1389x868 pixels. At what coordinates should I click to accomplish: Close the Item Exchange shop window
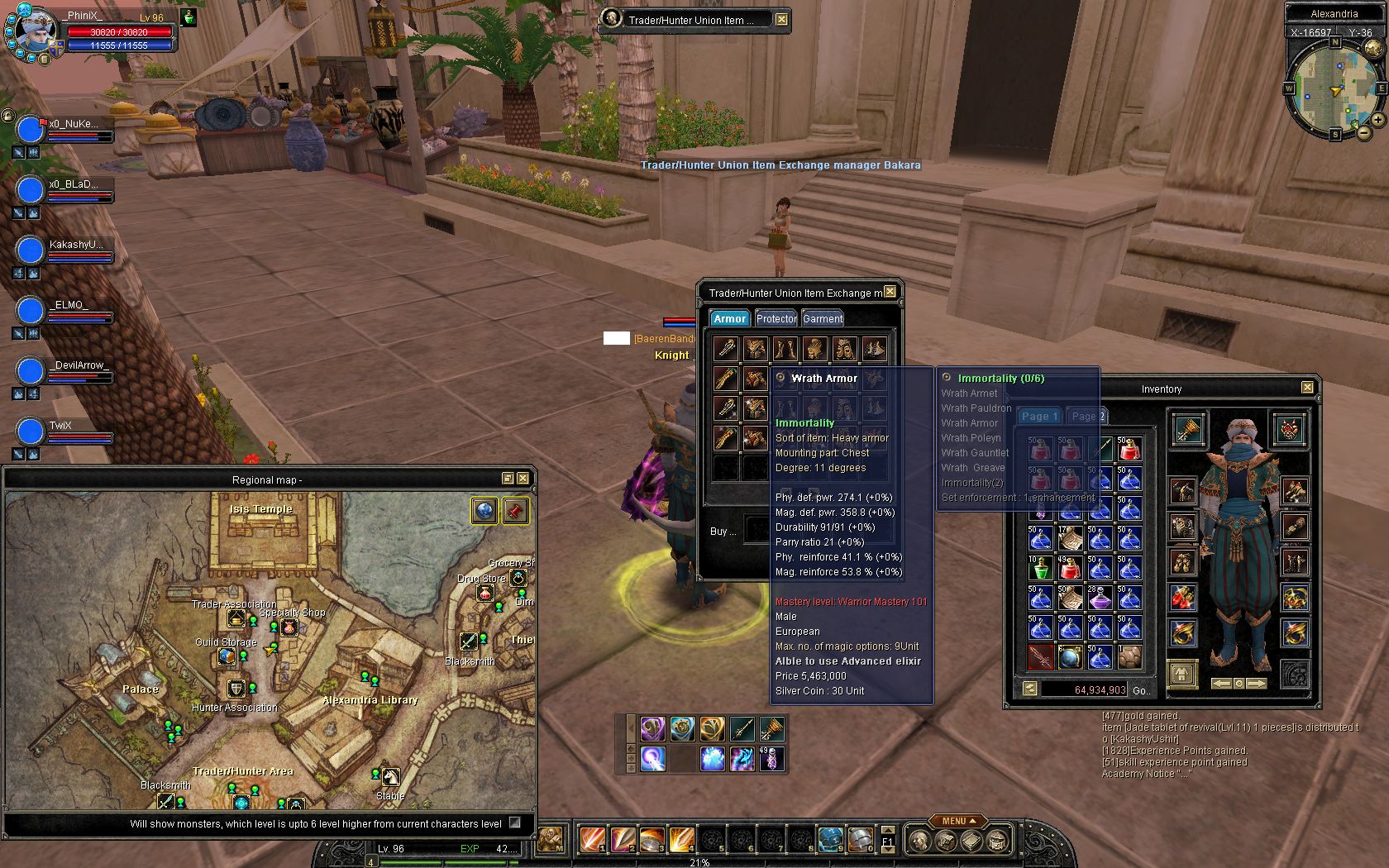(x=890, y=292)
